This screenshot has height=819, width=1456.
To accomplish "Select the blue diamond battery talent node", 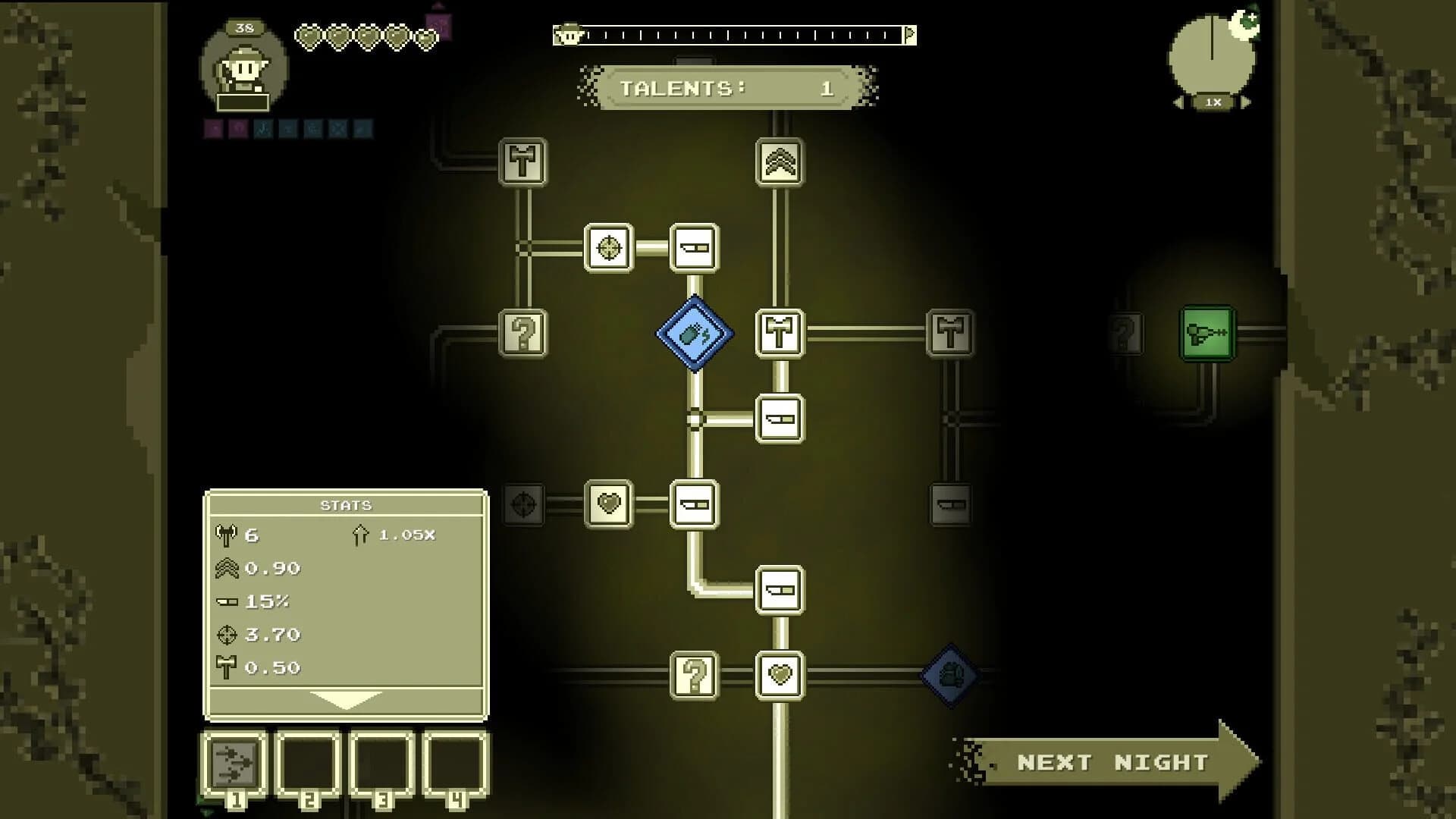I will pyautogui.click(x=694, y=334).
